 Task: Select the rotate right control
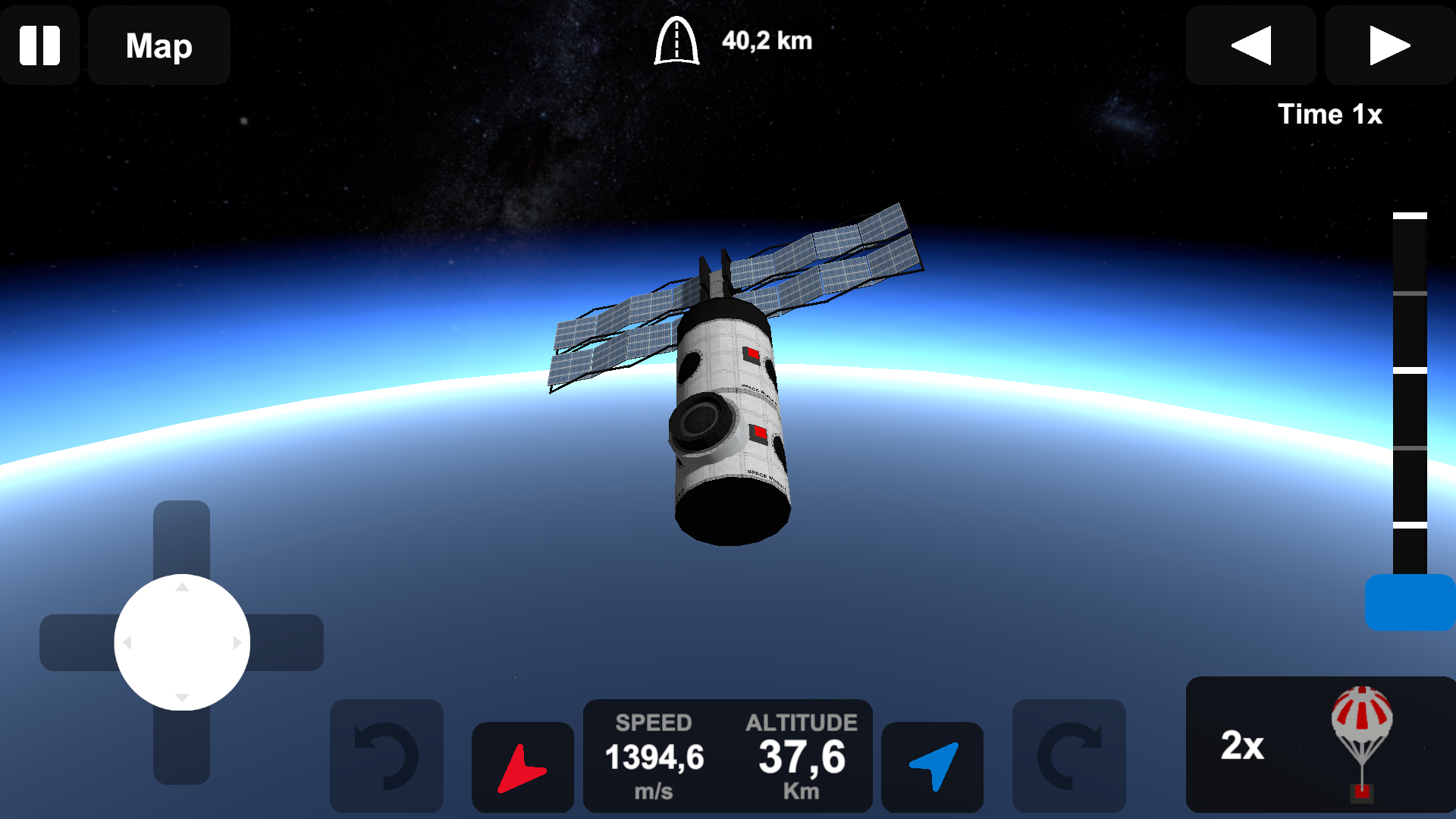1069,756
